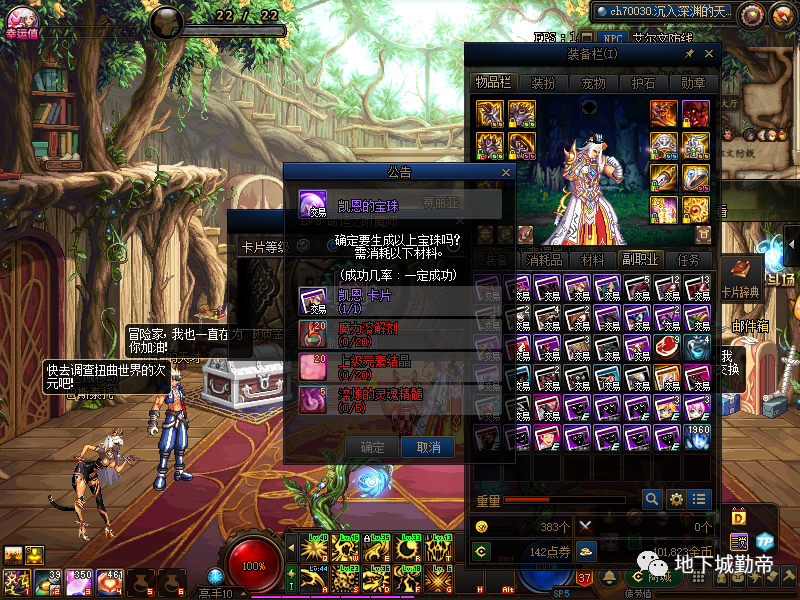Close the 装备栏 inventory window
800x600 pixels.
[x=709, y=54]
